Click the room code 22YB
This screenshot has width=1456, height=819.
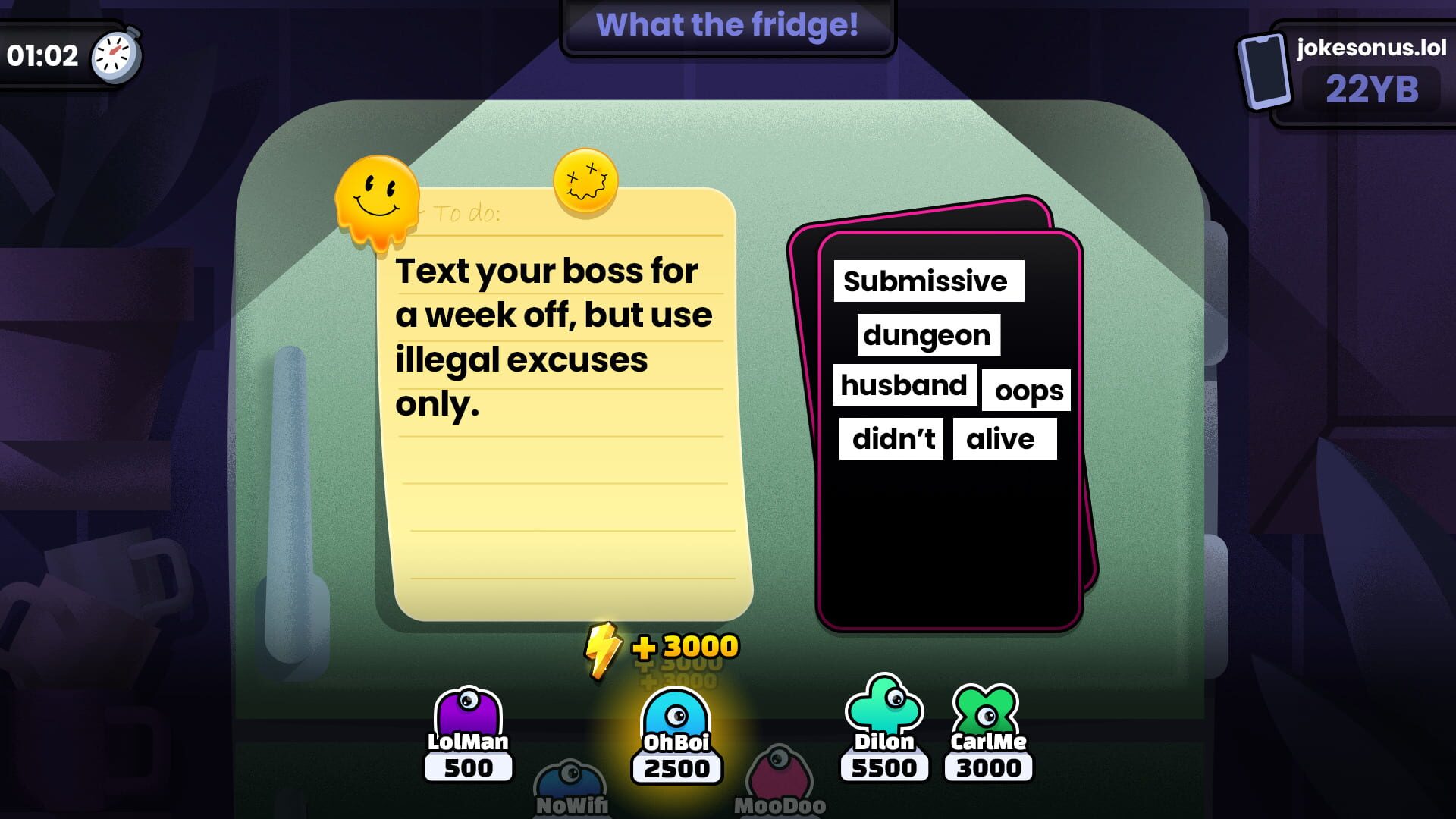pos(1374,88)
